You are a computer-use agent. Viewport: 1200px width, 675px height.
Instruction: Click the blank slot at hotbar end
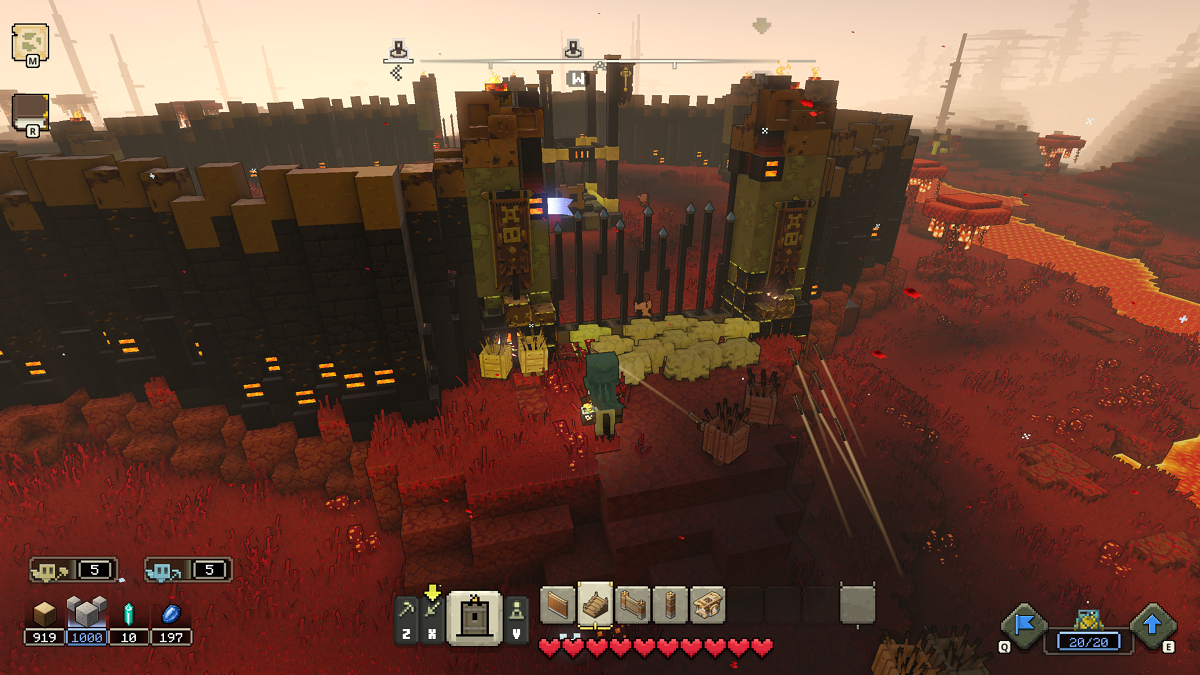857,605
